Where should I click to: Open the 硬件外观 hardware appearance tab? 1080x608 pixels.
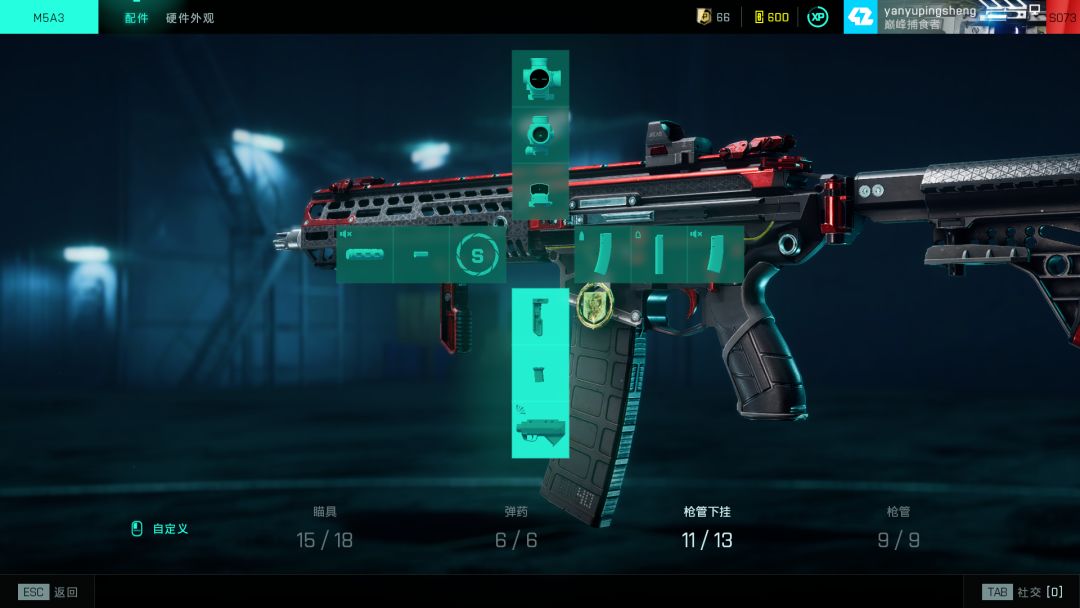tap(190, 18)
